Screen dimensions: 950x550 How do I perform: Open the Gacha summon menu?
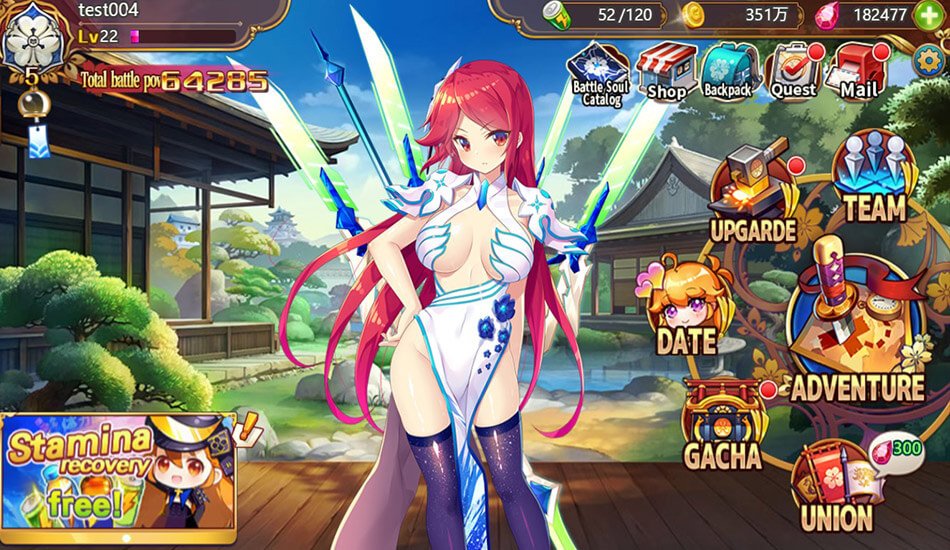click(x=722, y=425)
